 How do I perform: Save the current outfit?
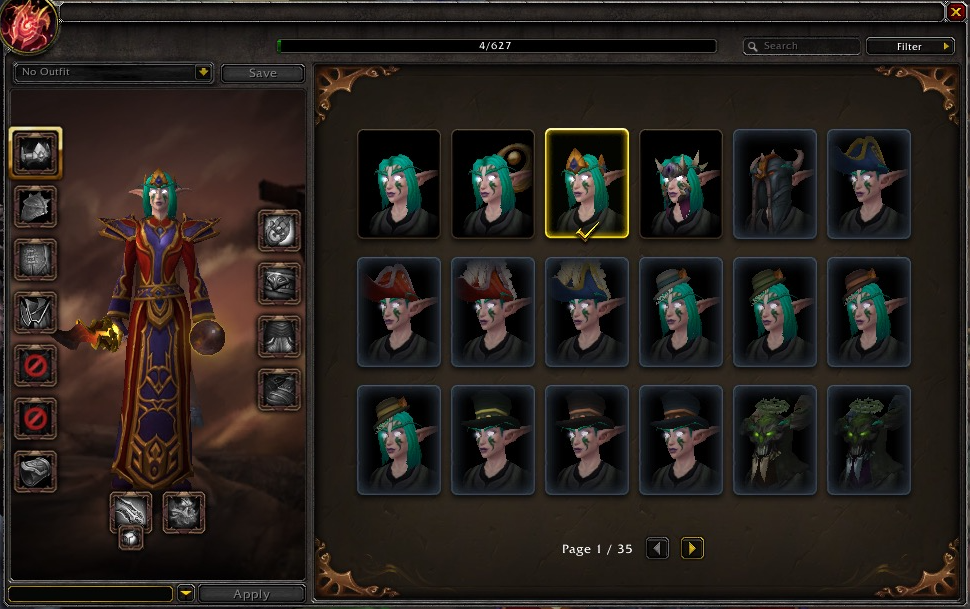pos(262,73)
